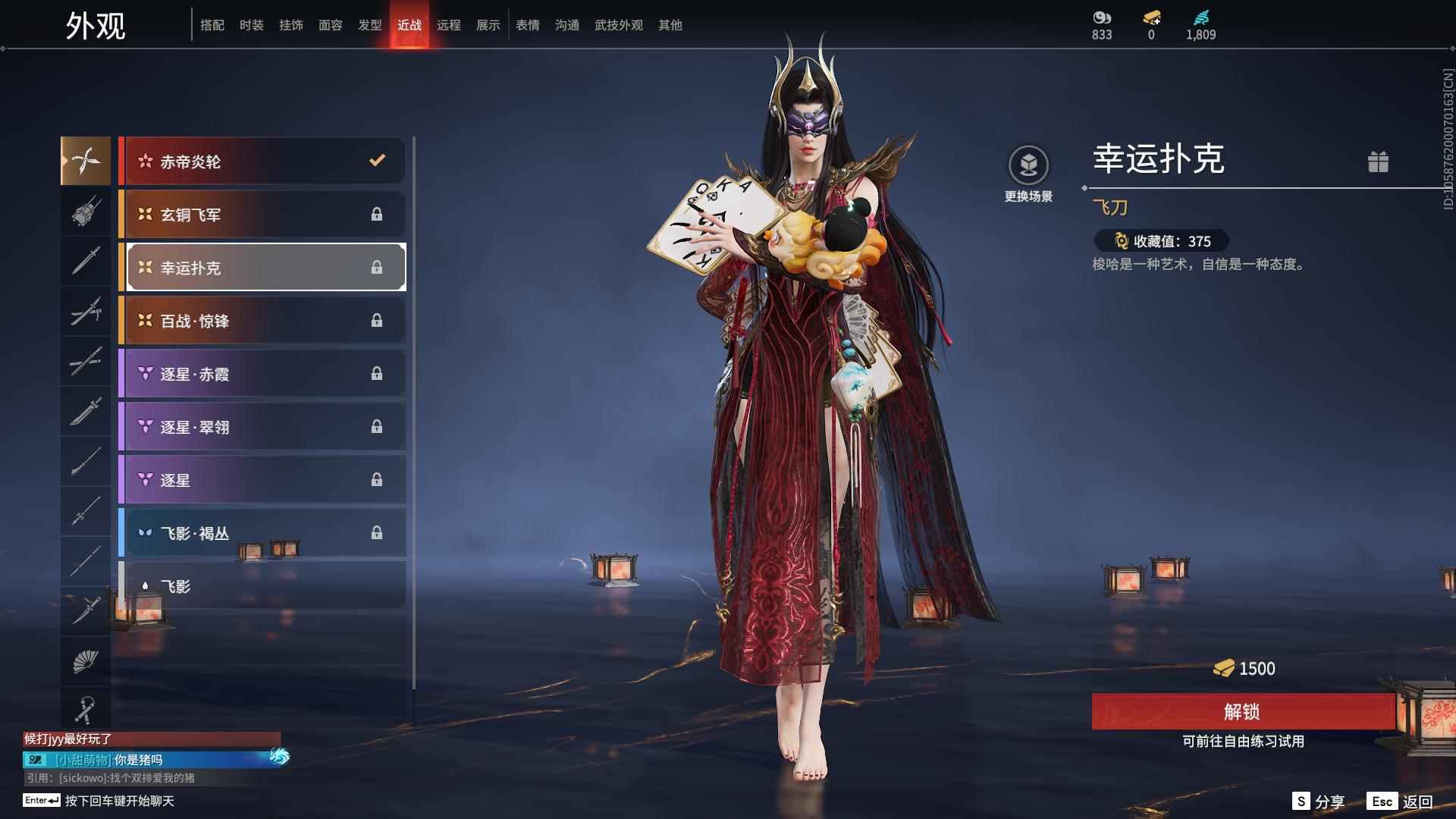Toggle the equipped checkmark on 赤帝炎轮
1456x819 pixels.
point(375,161)
